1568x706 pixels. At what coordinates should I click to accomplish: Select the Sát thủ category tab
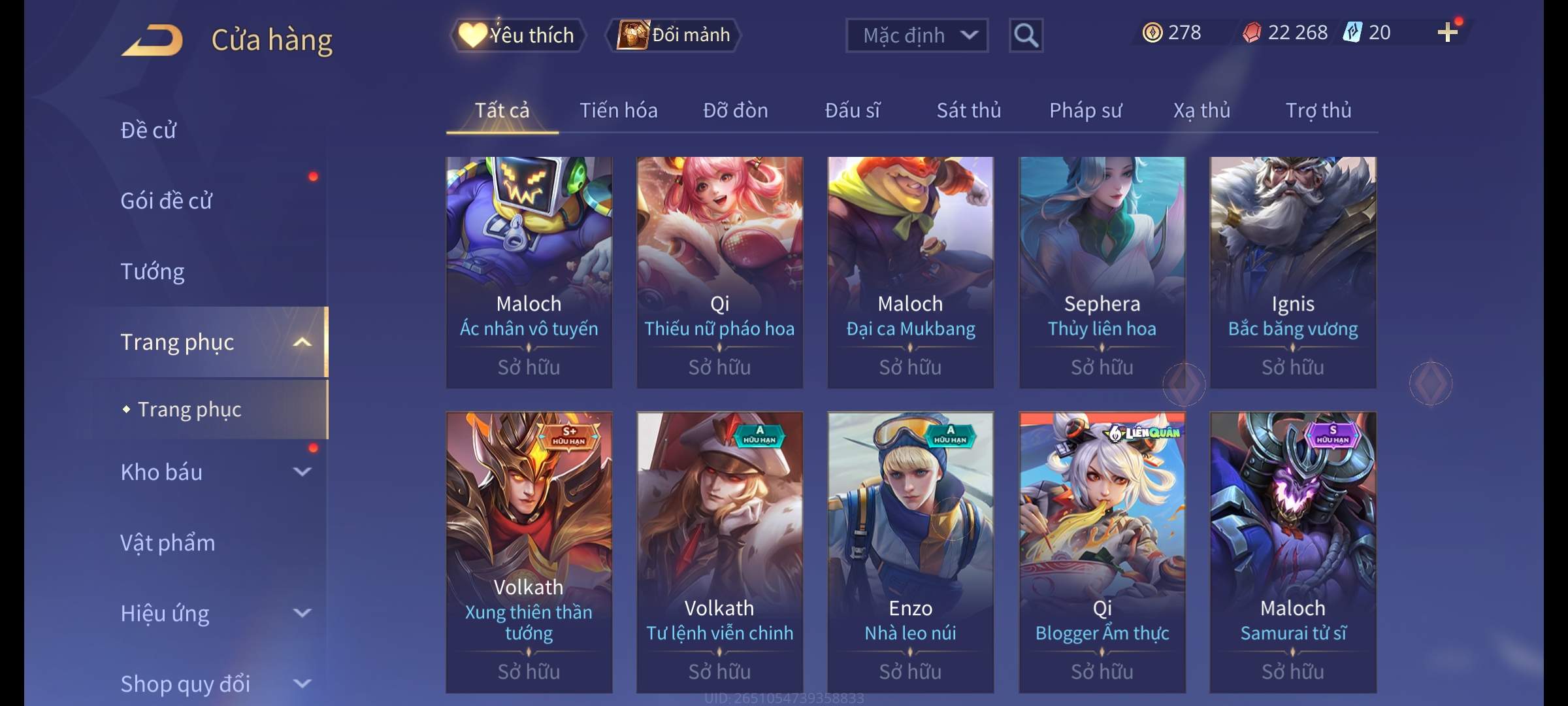pos(968,110)
